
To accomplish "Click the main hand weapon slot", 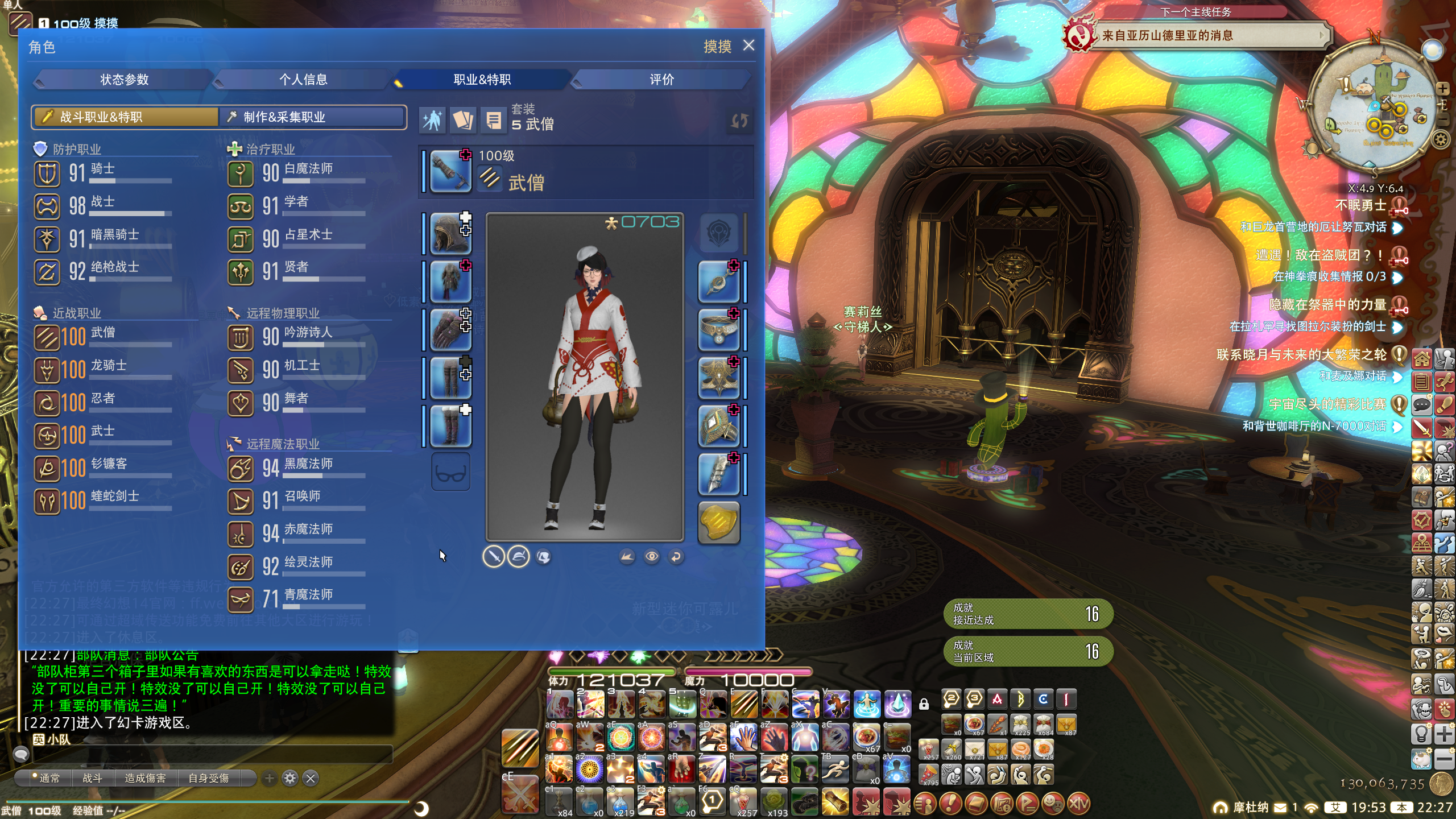I will (x=450, y=171).
